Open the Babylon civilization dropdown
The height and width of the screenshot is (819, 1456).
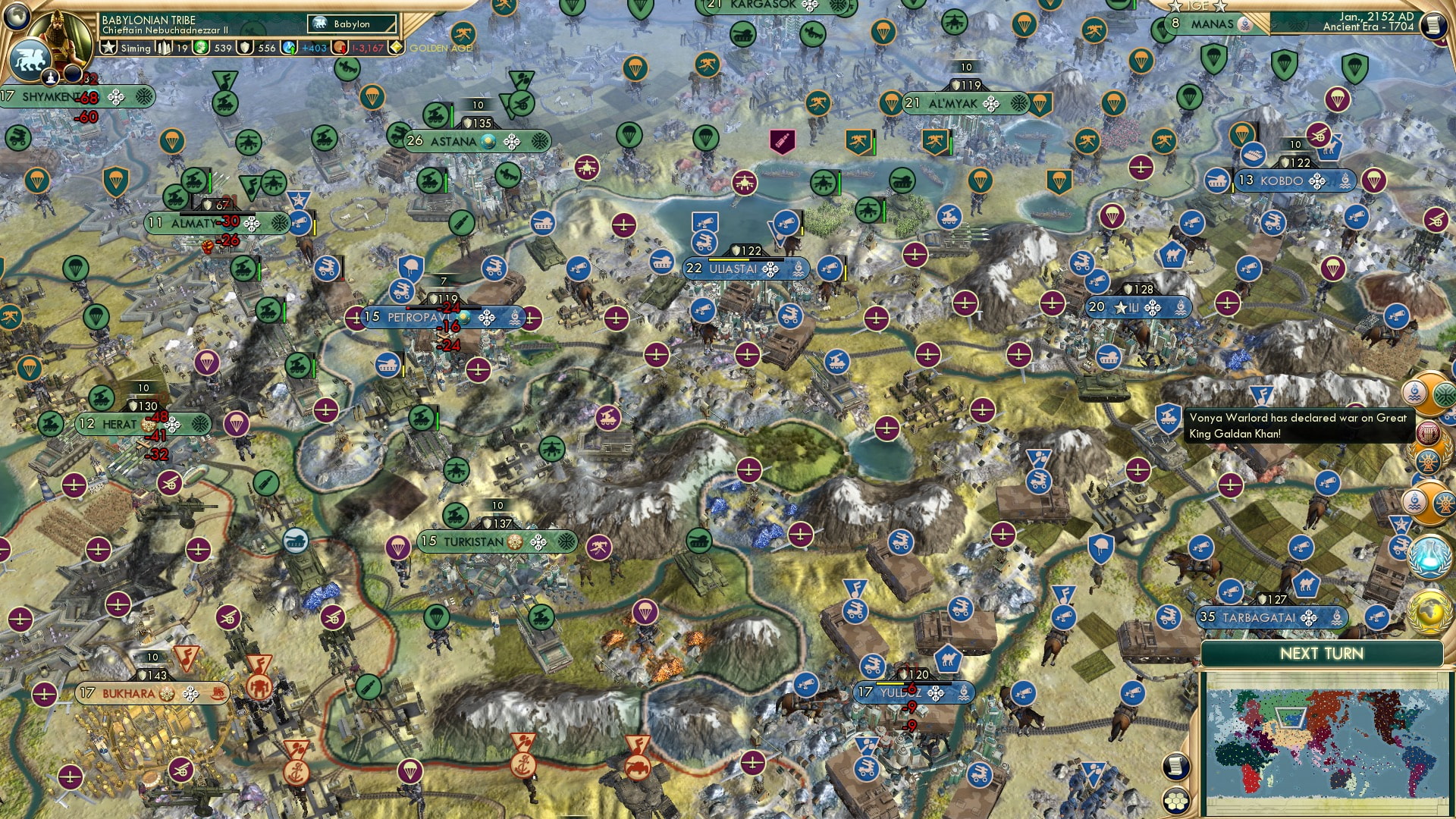point(353,24)
